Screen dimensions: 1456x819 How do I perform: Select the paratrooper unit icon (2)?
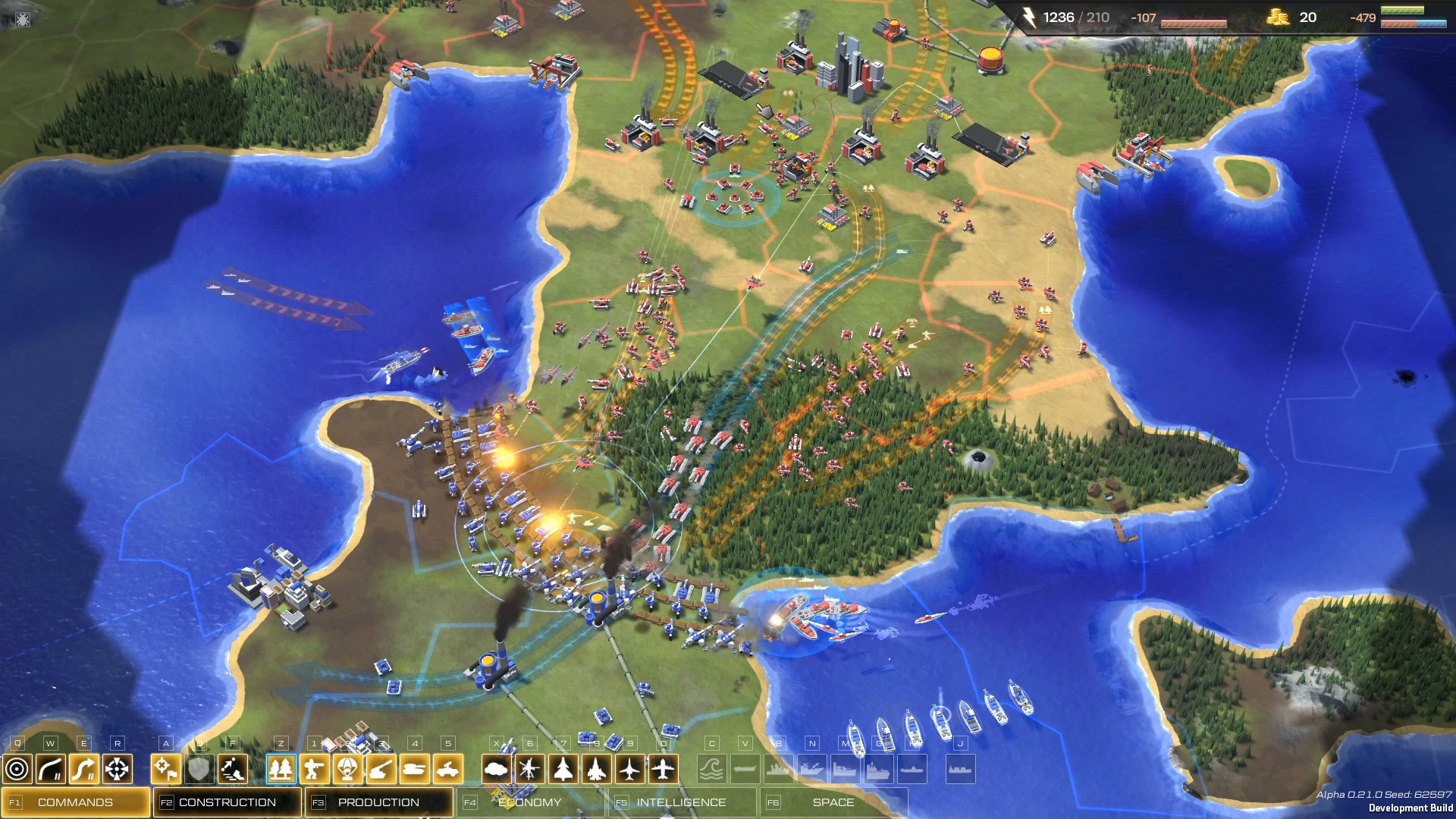pyautogui.click(x=350, y=769)
